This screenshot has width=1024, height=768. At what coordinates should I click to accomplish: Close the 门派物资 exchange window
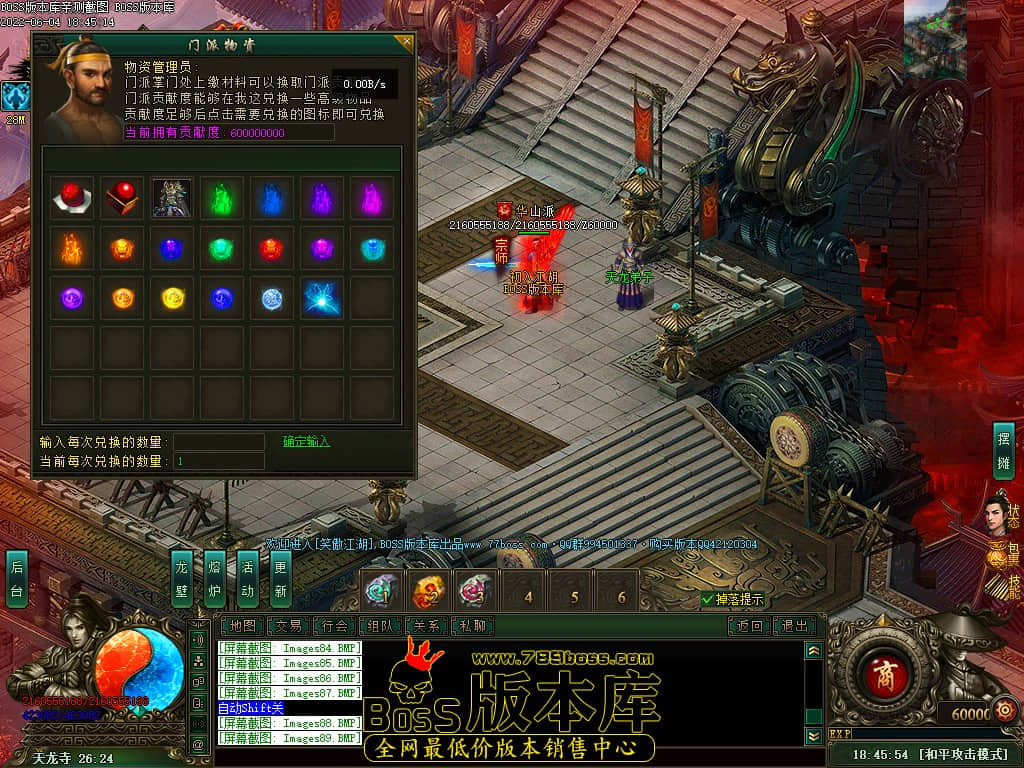click(404, 43)
